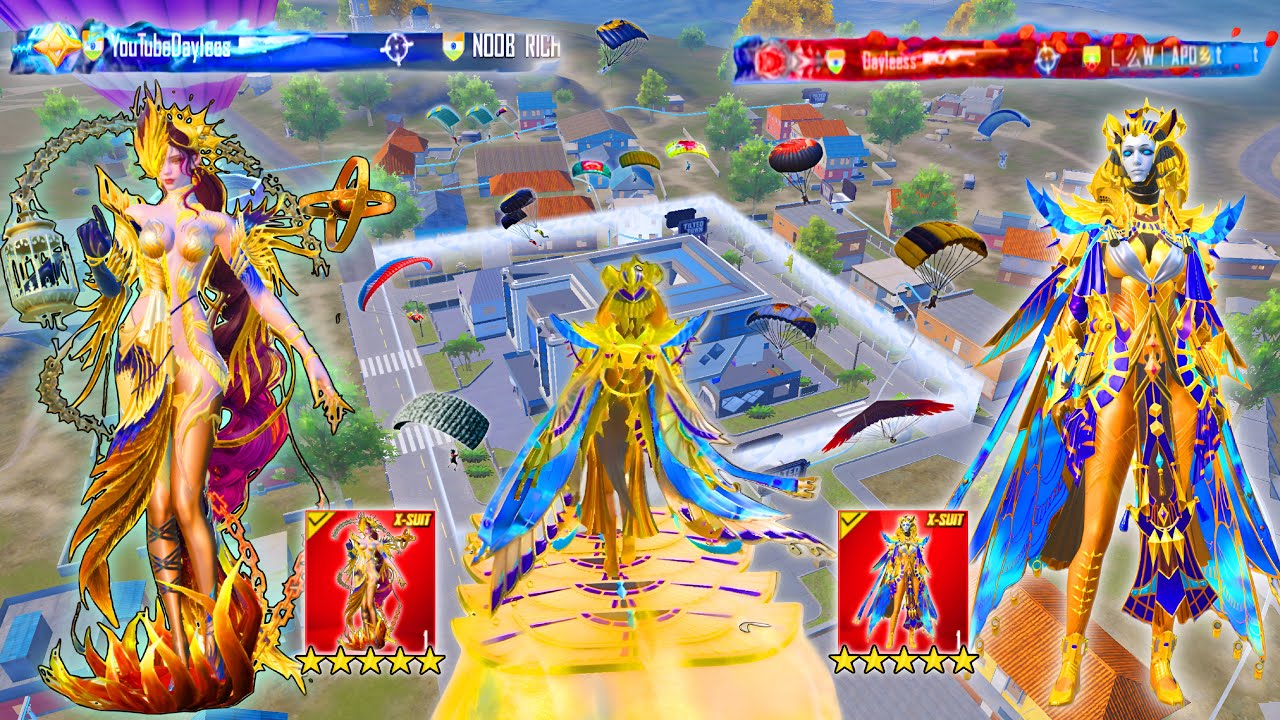Image resolution: width=1280 pixels, height=720 pixels.
Task: Select the X-Suit card with the blue-winged pharaoh
Action: tap(902, 581)
